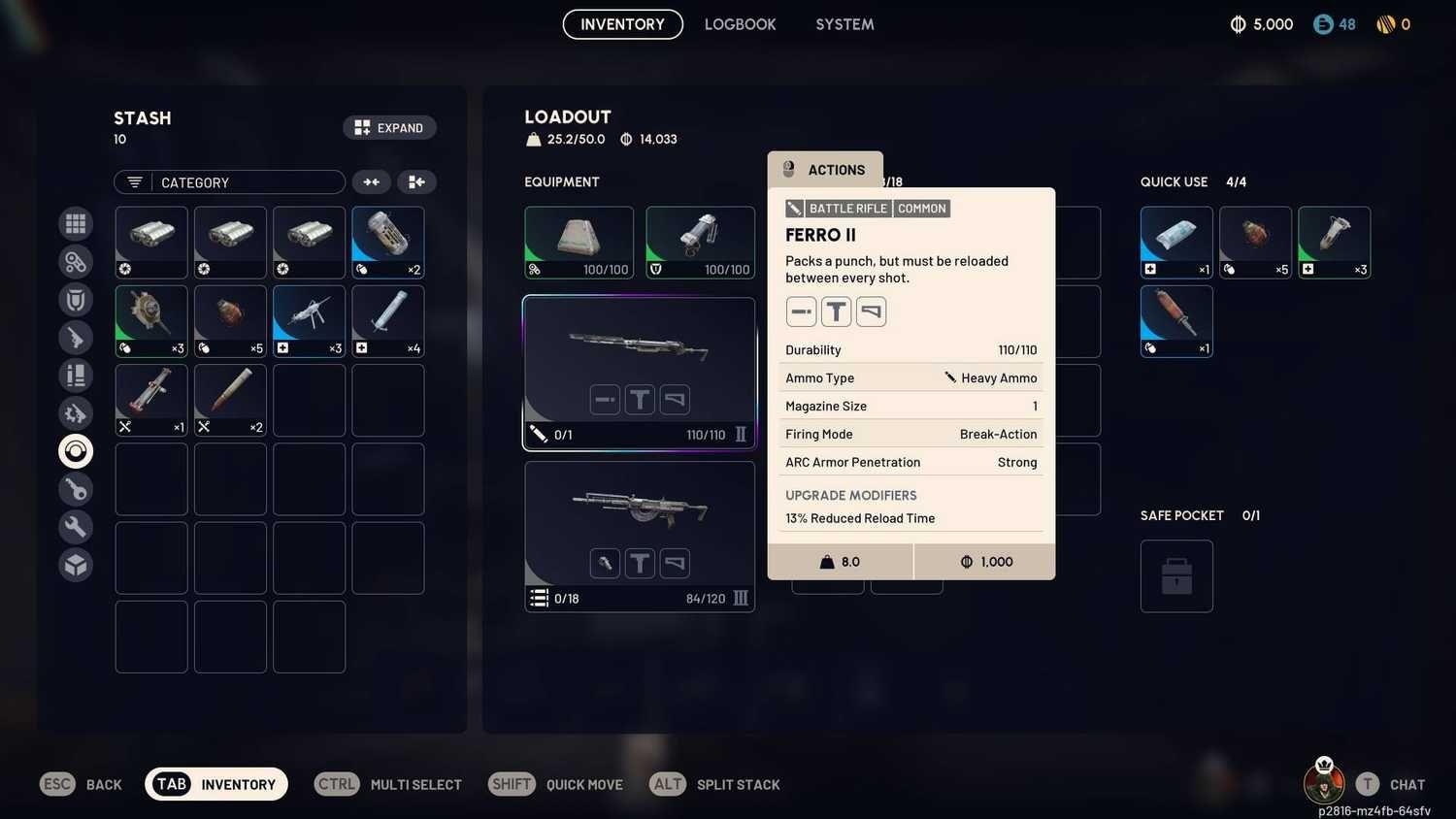Open the Safe Pocket briefcase slot
Image resolution: width=1456 pixels, height=819 pixels.
click(x=1176, y=575)
